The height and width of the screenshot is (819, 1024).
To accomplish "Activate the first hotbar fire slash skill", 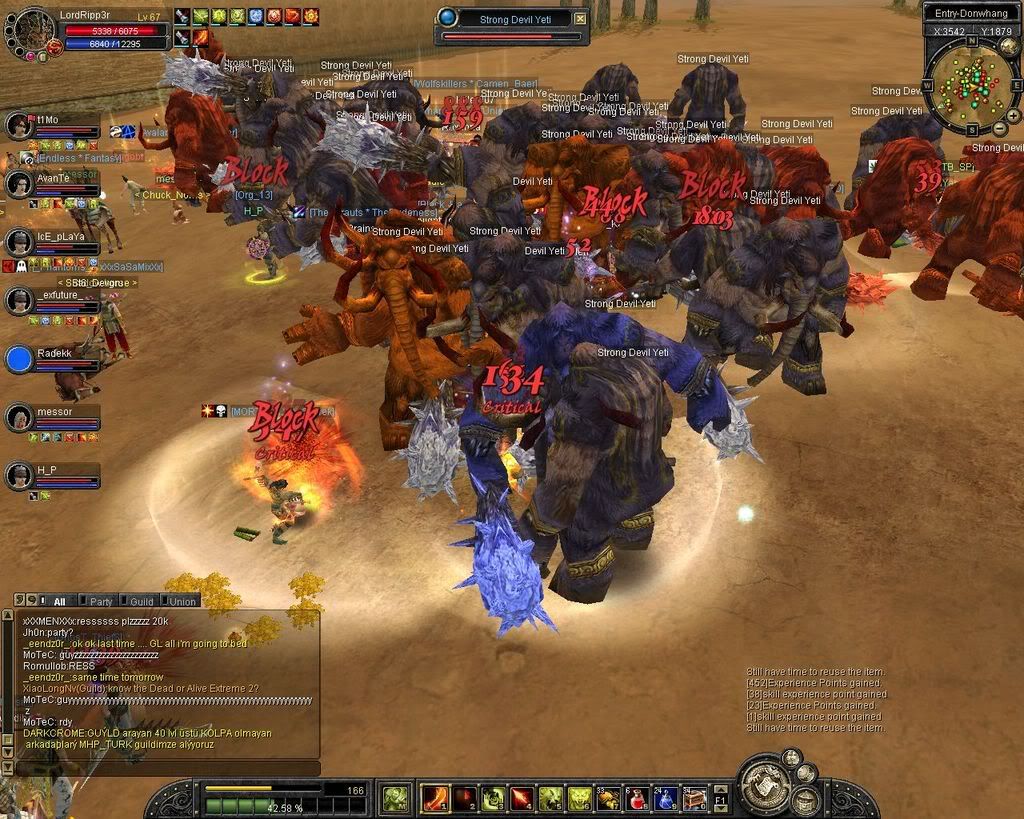I will 435,798.
